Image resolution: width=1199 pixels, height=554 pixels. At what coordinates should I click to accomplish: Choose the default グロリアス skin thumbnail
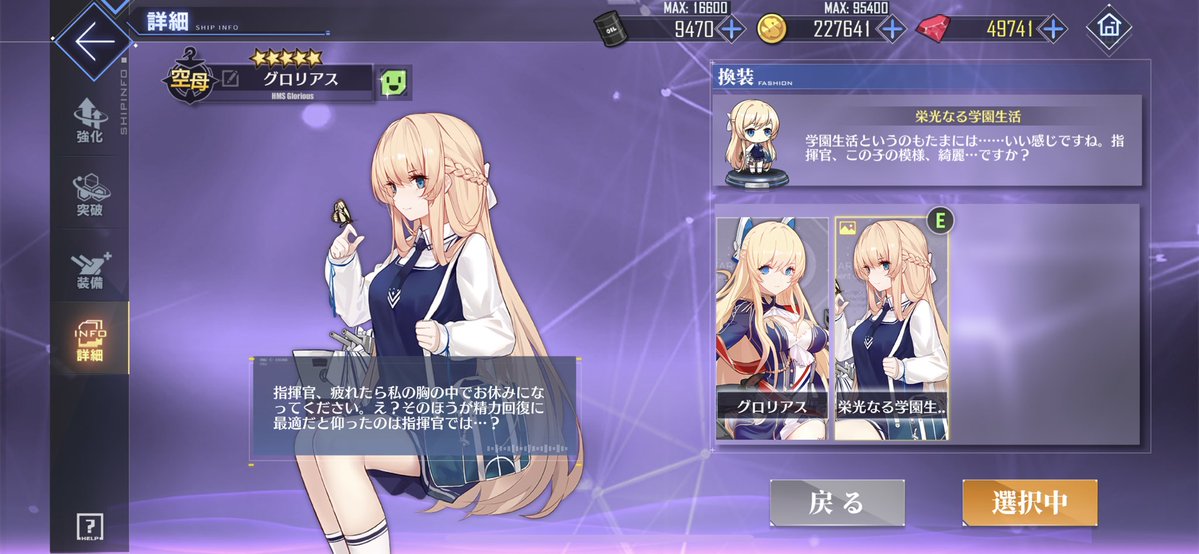click(772, 328)
